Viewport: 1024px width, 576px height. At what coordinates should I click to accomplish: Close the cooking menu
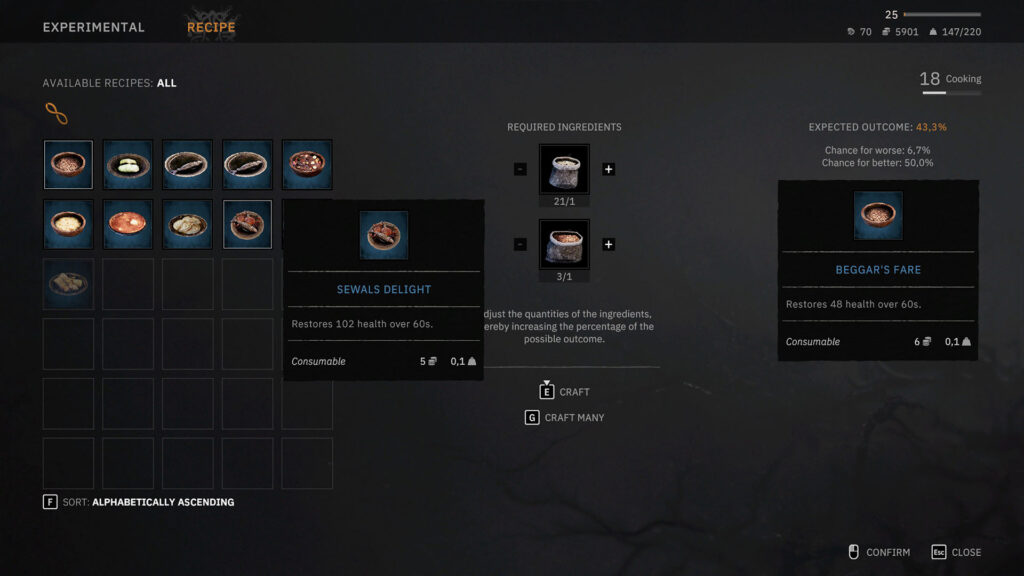pos(956,552)
